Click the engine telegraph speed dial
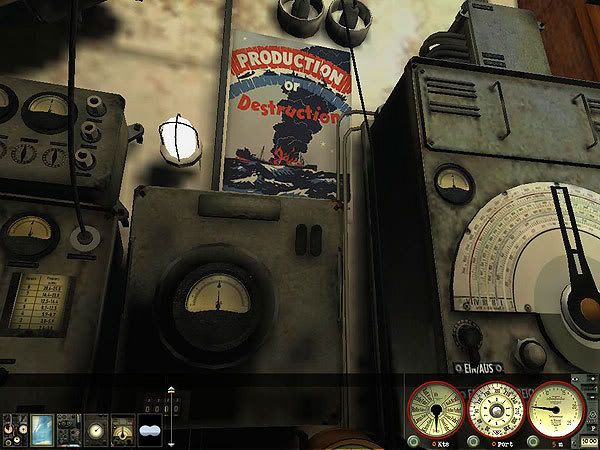This screenshot has height=450, width=600. [435, 408]
